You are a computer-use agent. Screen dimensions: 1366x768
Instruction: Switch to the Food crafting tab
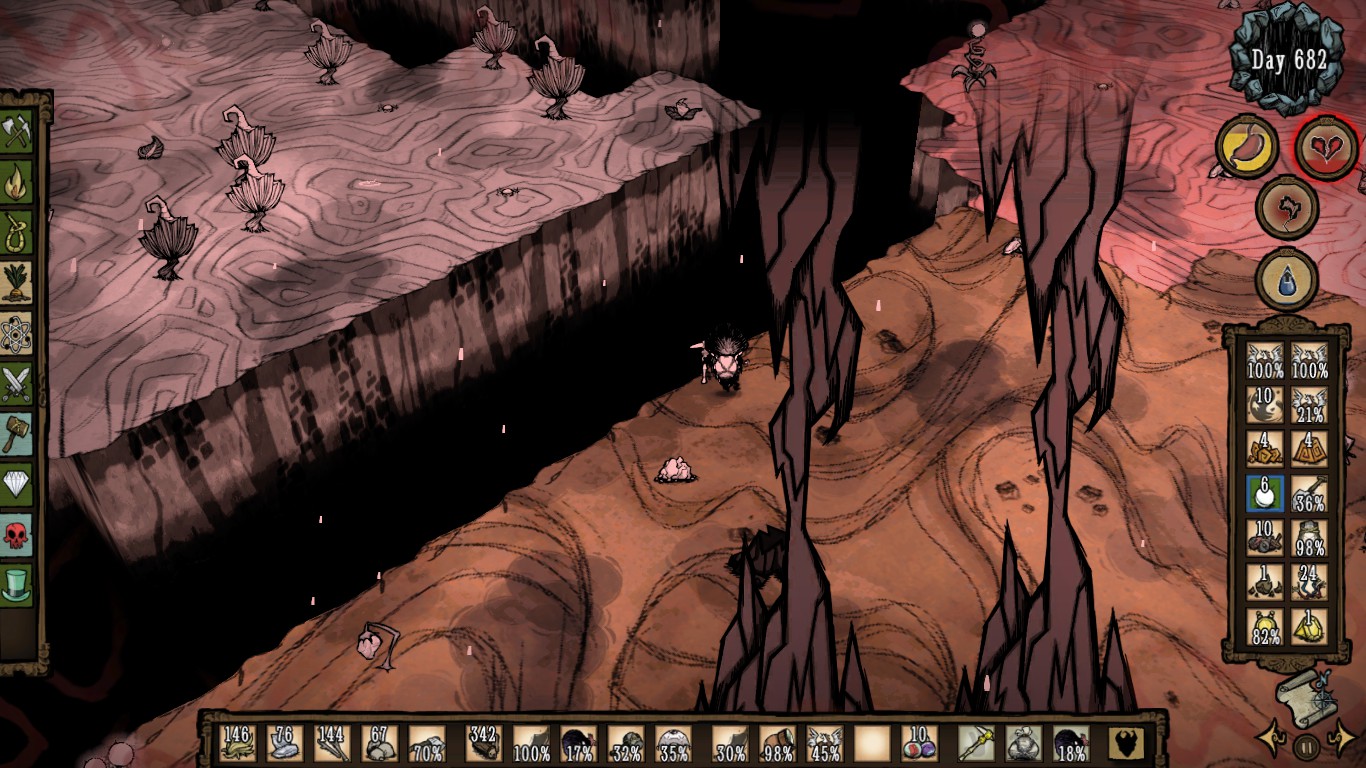(17, 283)
